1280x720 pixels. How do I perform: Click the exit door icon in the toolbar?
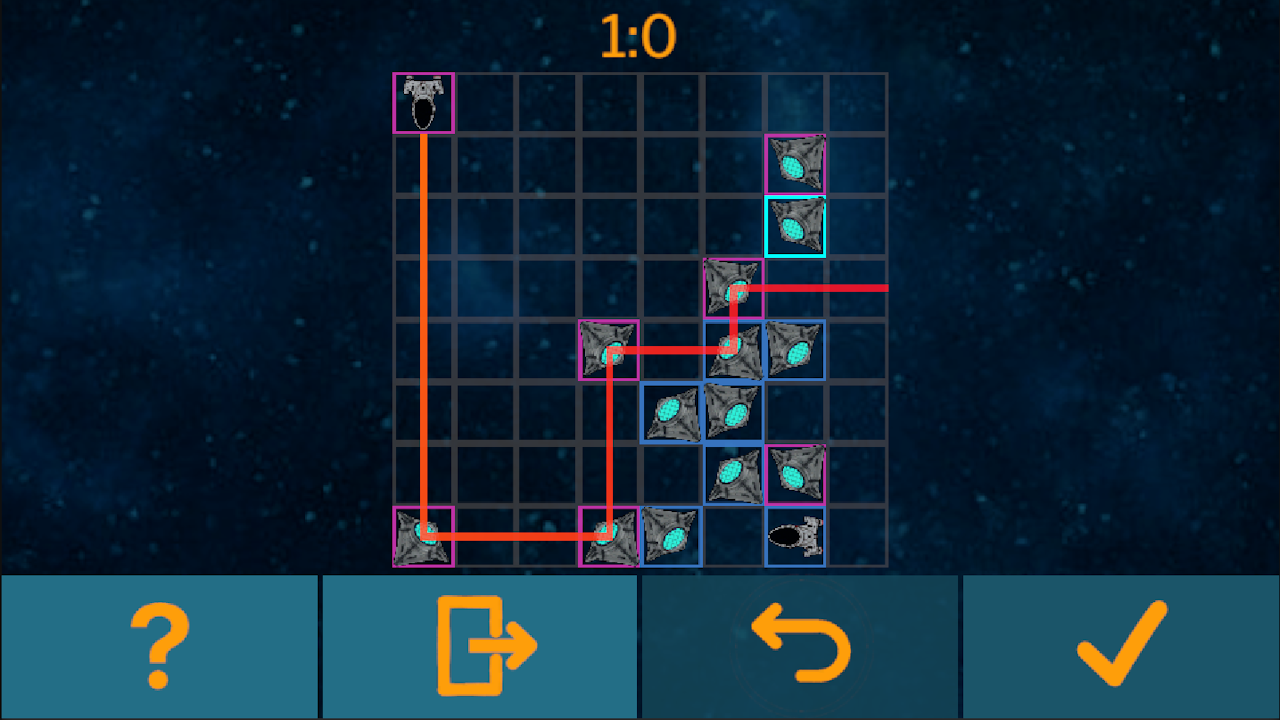pos(480,645)
